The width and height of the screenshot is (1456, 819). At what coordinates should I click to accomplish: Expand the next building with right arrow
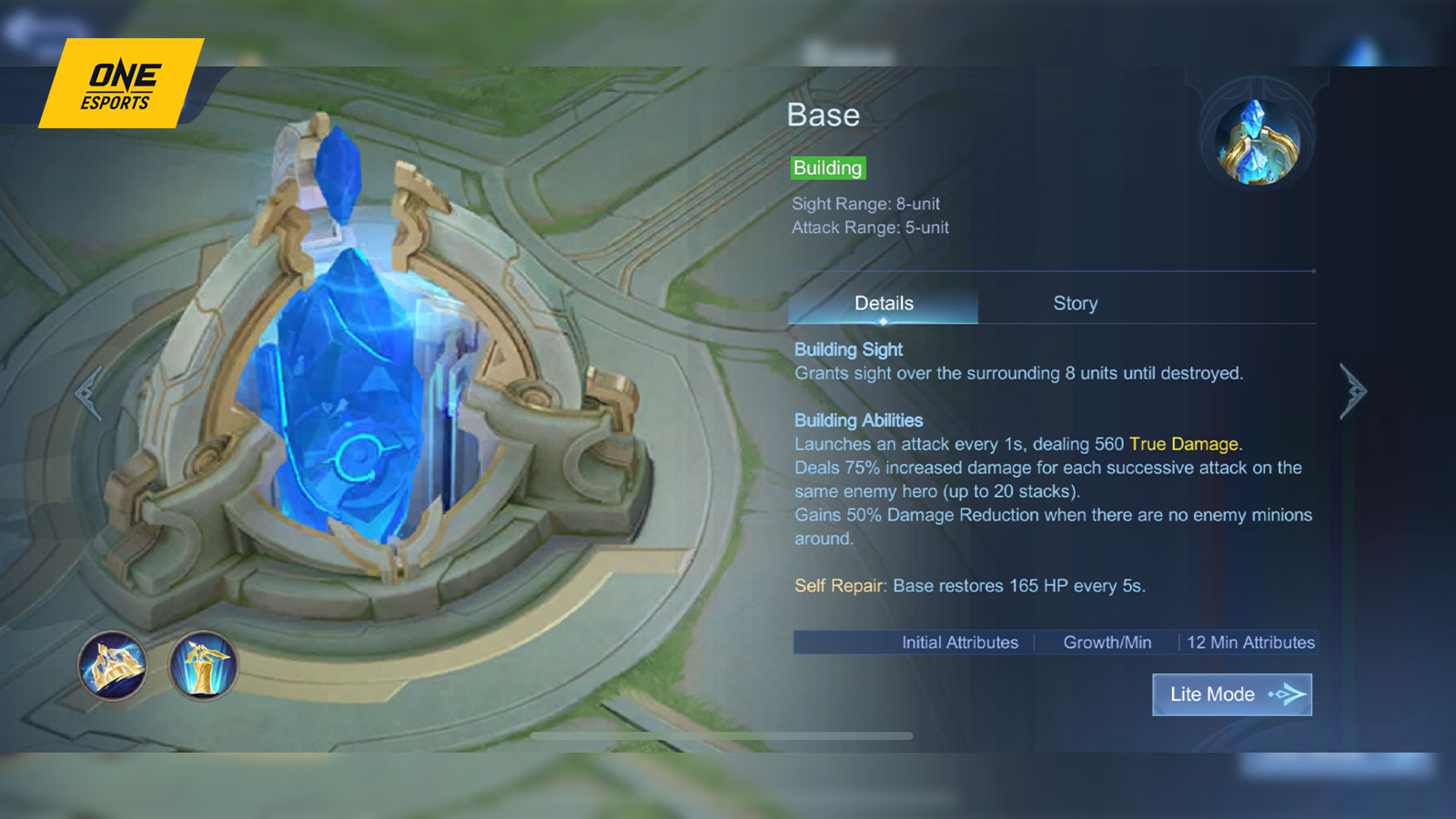(x=1353, y=391)
